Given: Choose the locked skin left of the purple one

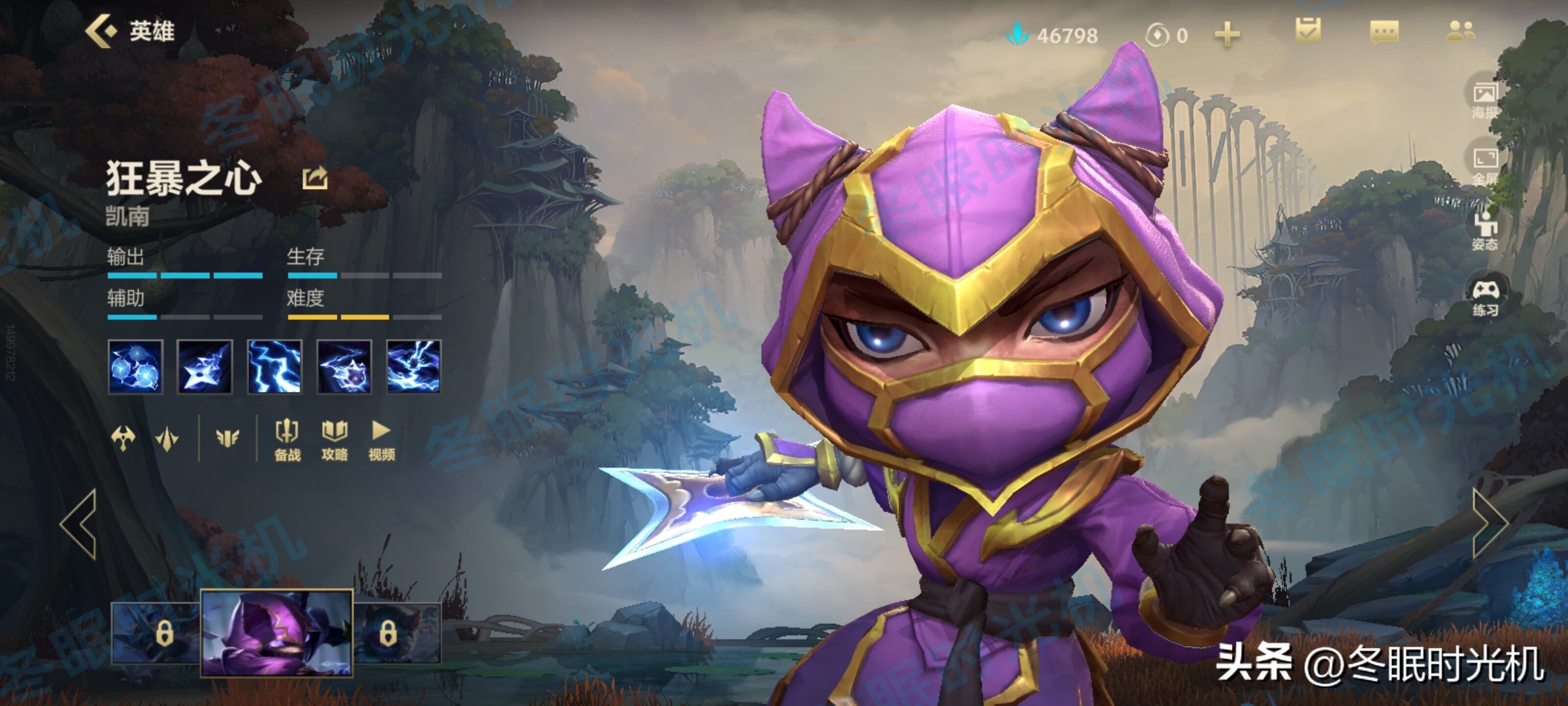Looking at the screenshot, I should [156, 633].
